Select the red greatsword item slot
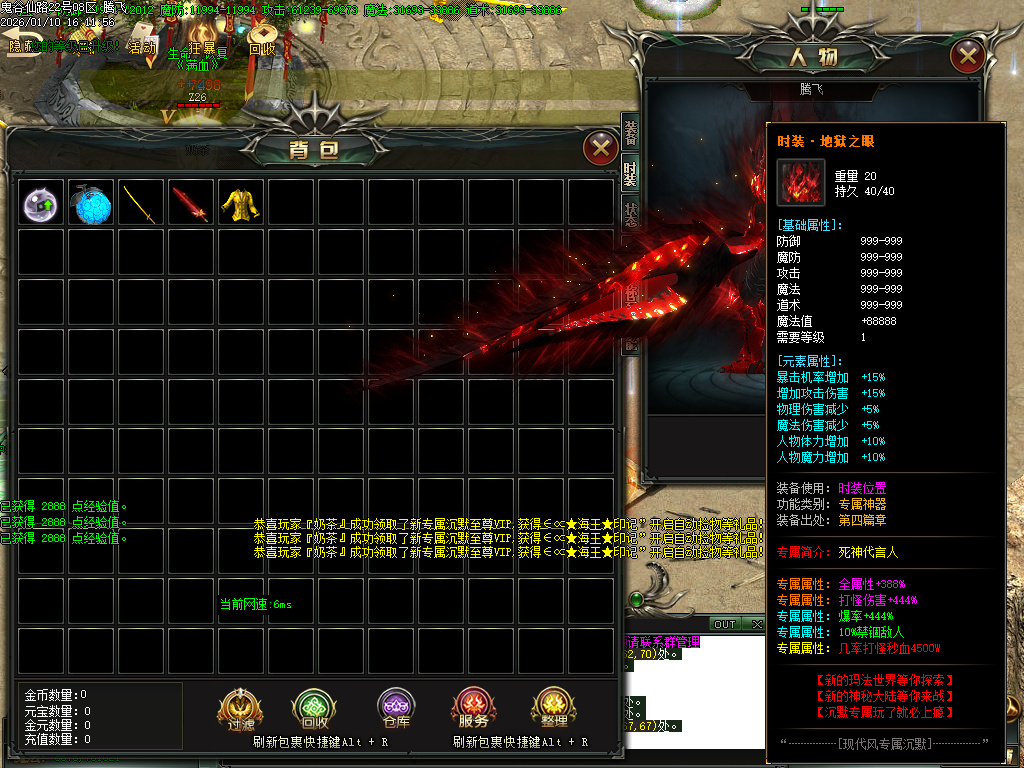Viewport: 1024px width, 768px height. click(x=192, y=203)
